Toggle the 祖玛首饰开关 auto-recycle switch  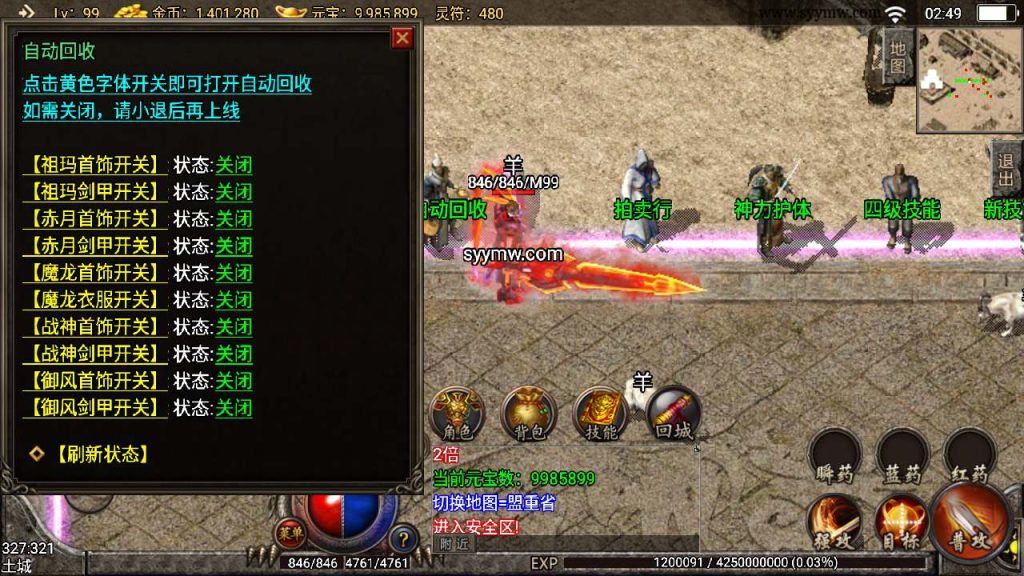tap(95, 164)
